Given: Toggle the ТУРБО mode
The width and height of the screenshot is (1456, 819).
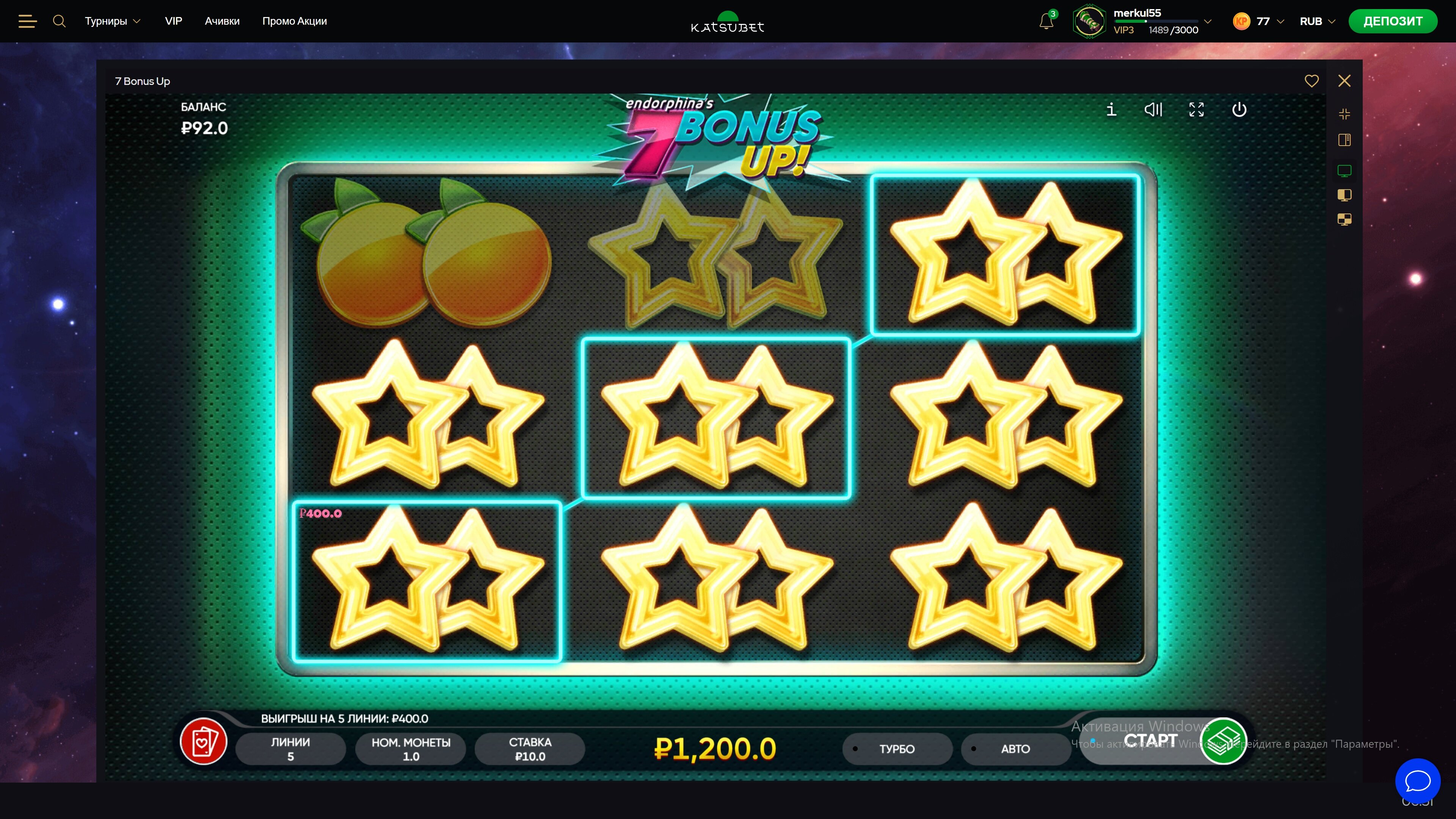Looking at the screenshot, I should click(x=896, y=749).
